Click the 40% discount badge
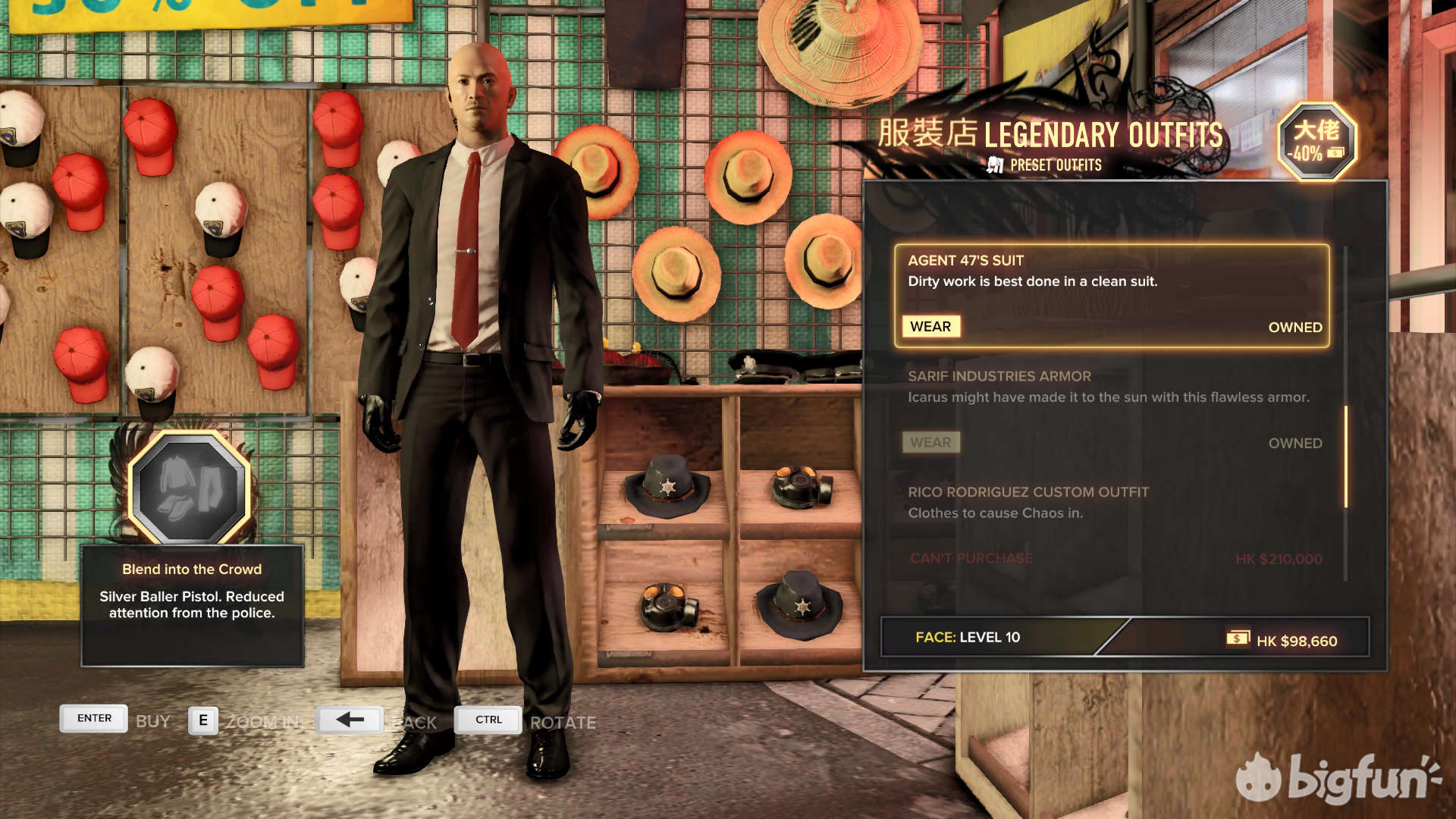1456x819 pixels. [1316, 142]
